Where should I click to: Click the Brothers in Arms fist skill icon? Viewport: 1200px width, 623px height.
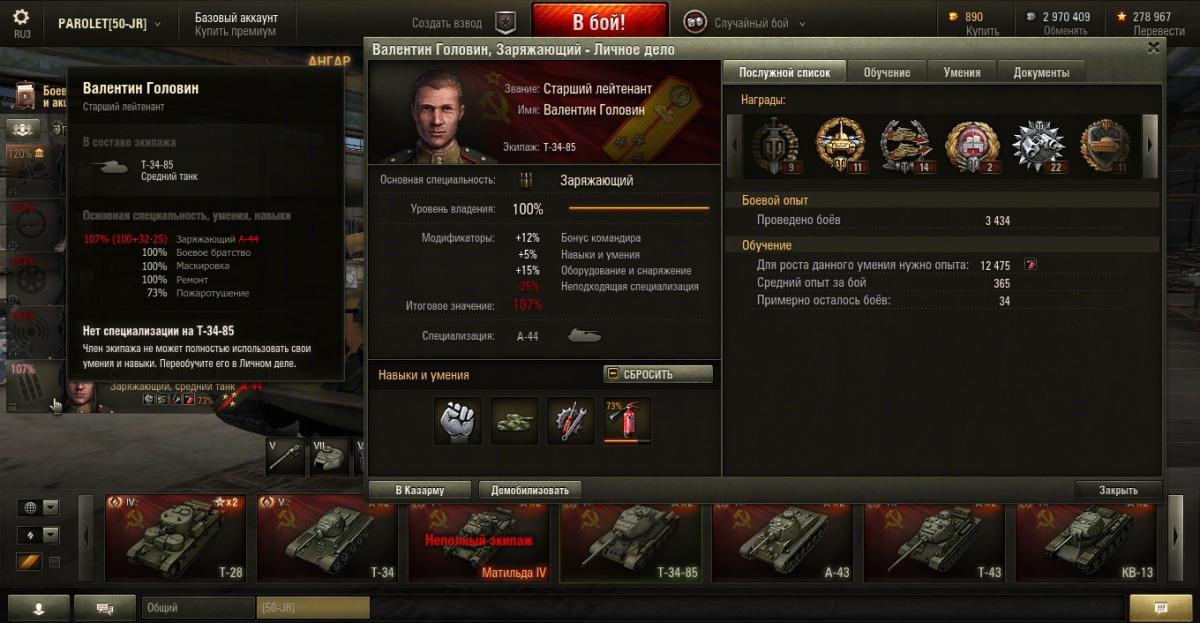pyautogui.click(x=458, y=421)
